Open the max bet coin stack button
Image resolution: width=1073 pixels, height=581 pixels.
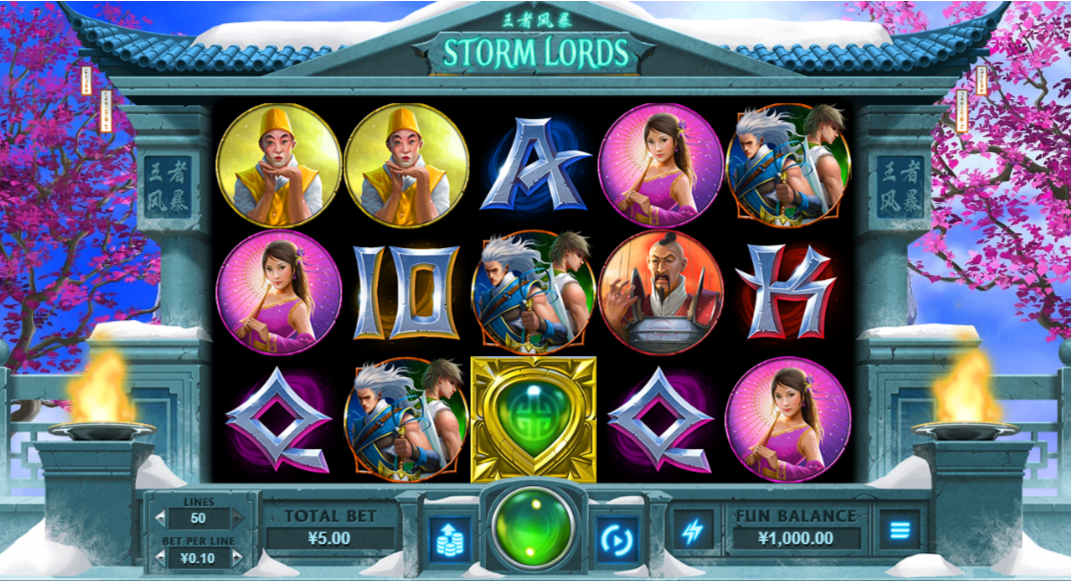tap(448, 537)
